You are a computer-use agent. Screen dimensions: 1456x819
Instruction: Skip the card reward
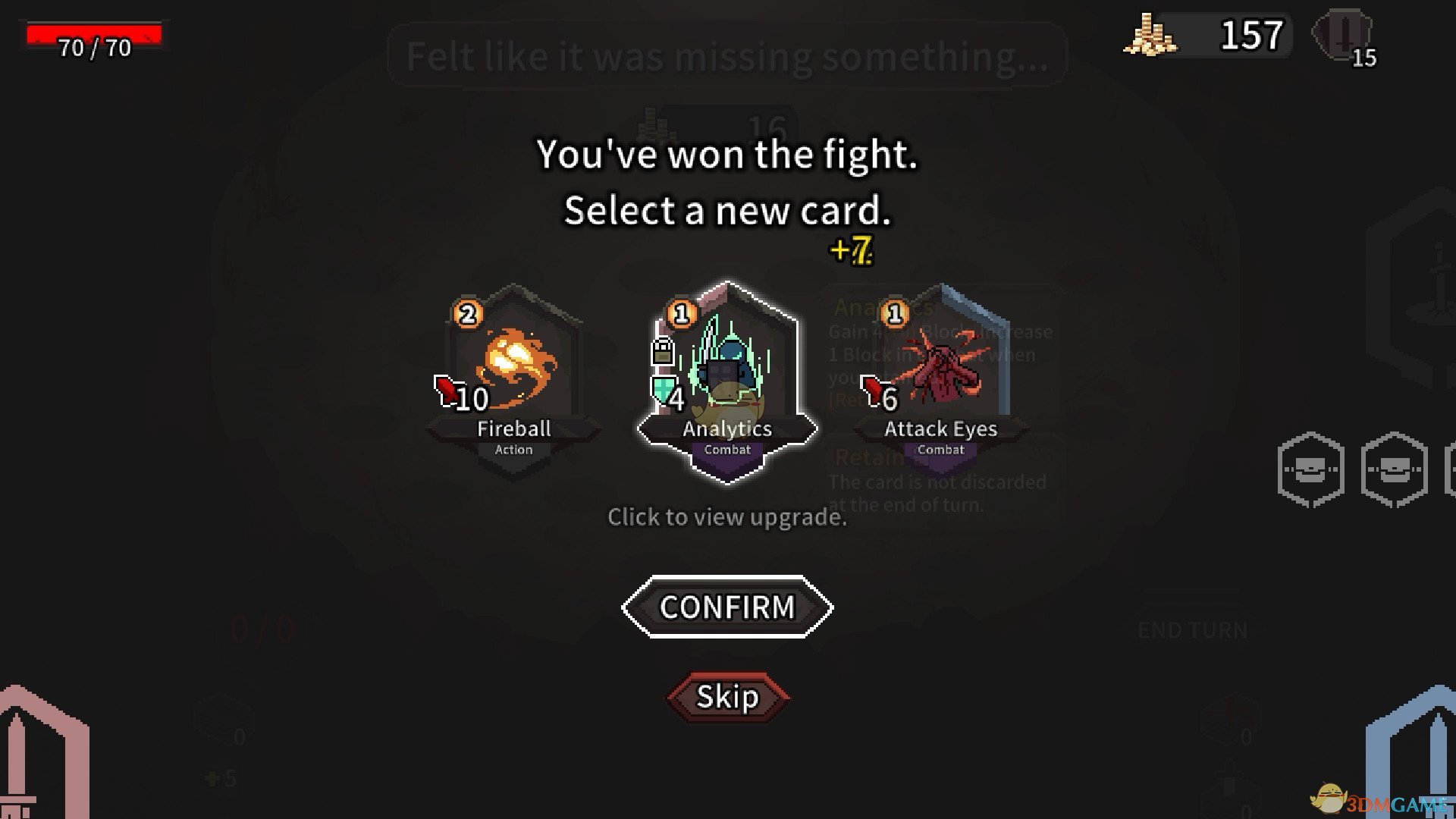click(x=726, y=696)
